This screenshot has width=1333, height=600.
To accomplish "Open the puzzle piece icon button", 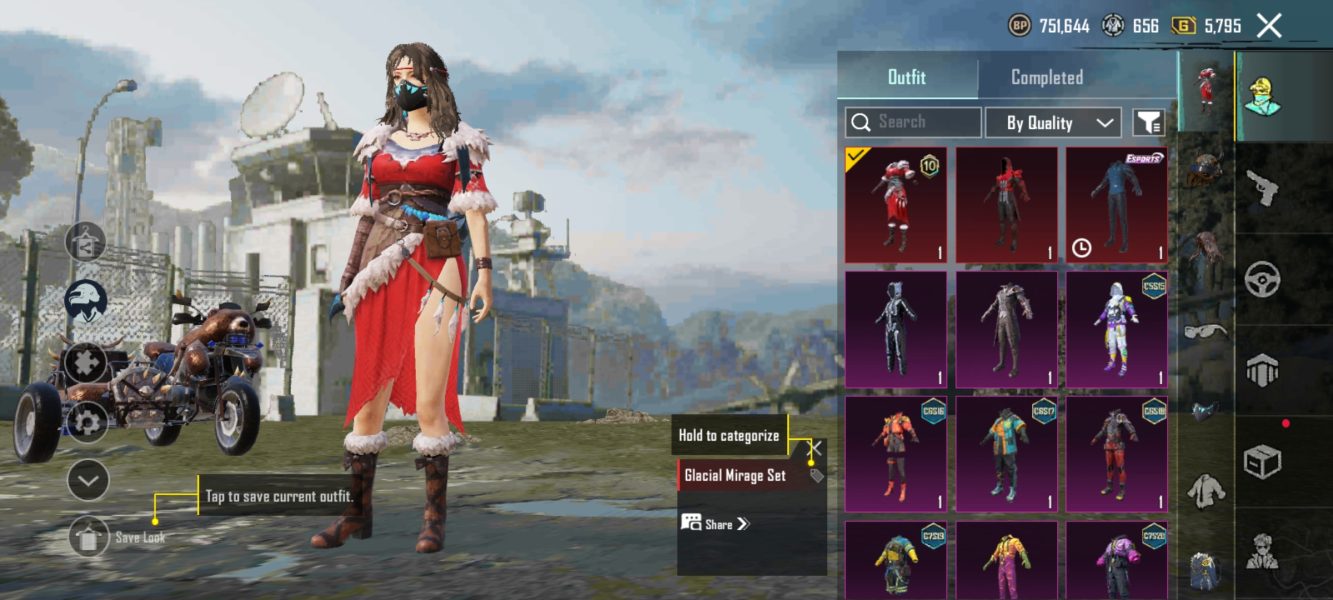I will (87, 361).
